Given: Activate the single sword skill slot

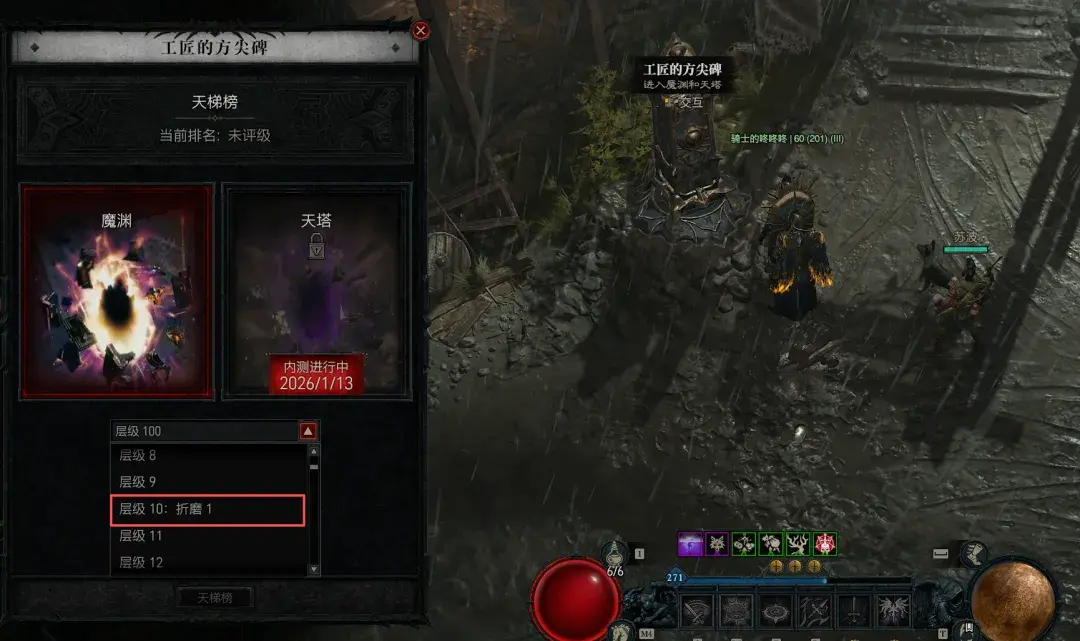Looking at the screenshot, I should pos(854,609).
